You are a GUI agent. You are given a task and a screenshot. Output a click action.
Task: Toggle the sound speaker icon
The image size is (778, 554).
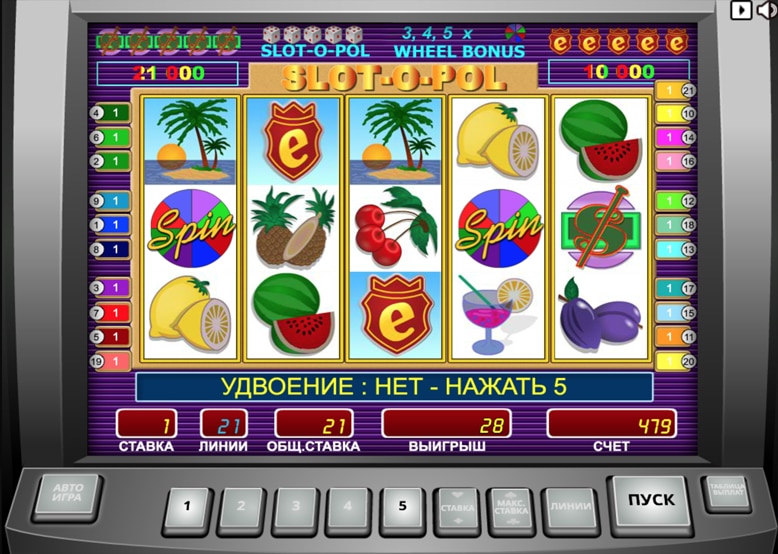[x=767, y=9]
